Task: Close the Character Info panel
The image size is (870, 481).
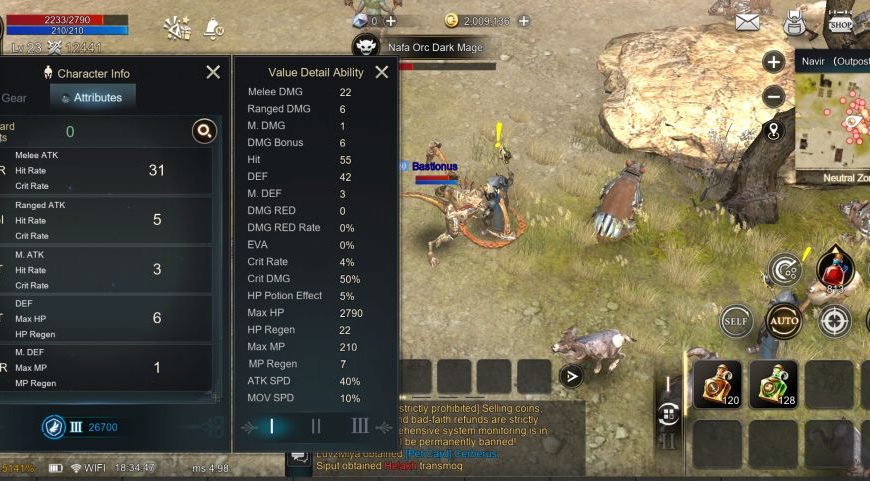Action: 213,72
